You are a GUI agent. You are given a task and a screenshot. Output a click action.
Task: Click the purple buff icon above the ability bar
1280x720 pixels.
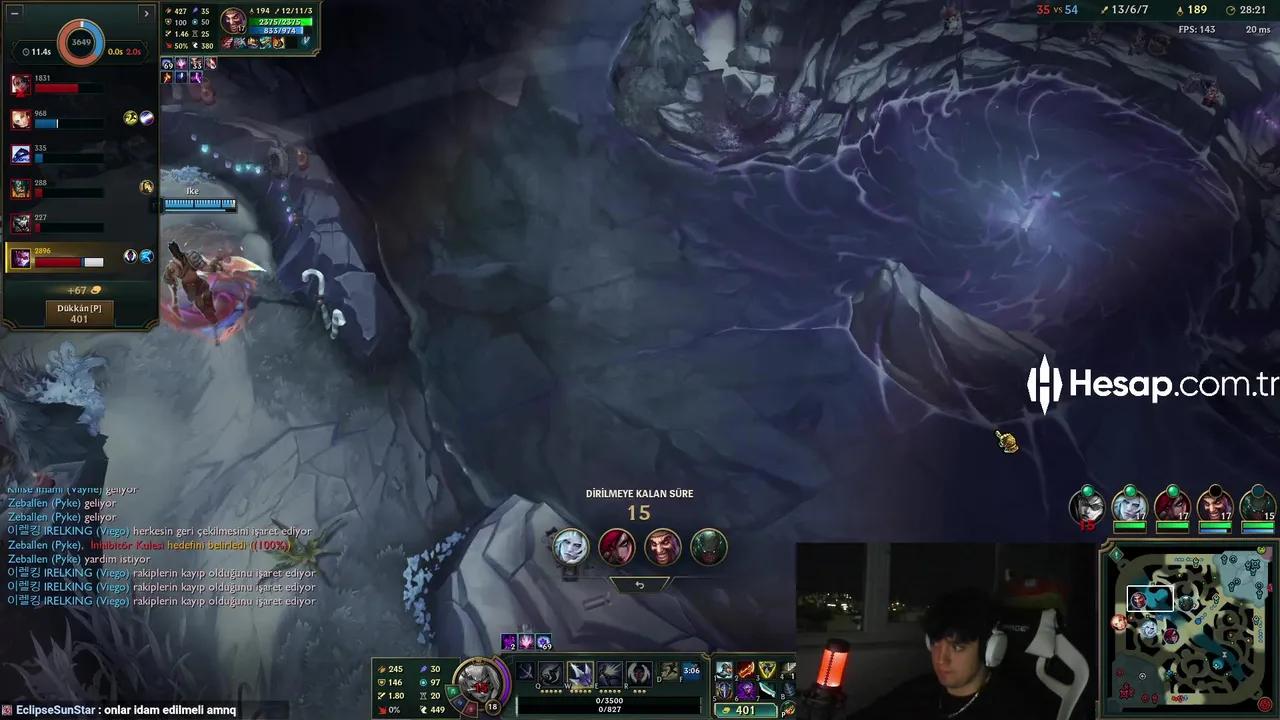pos(509,641)
